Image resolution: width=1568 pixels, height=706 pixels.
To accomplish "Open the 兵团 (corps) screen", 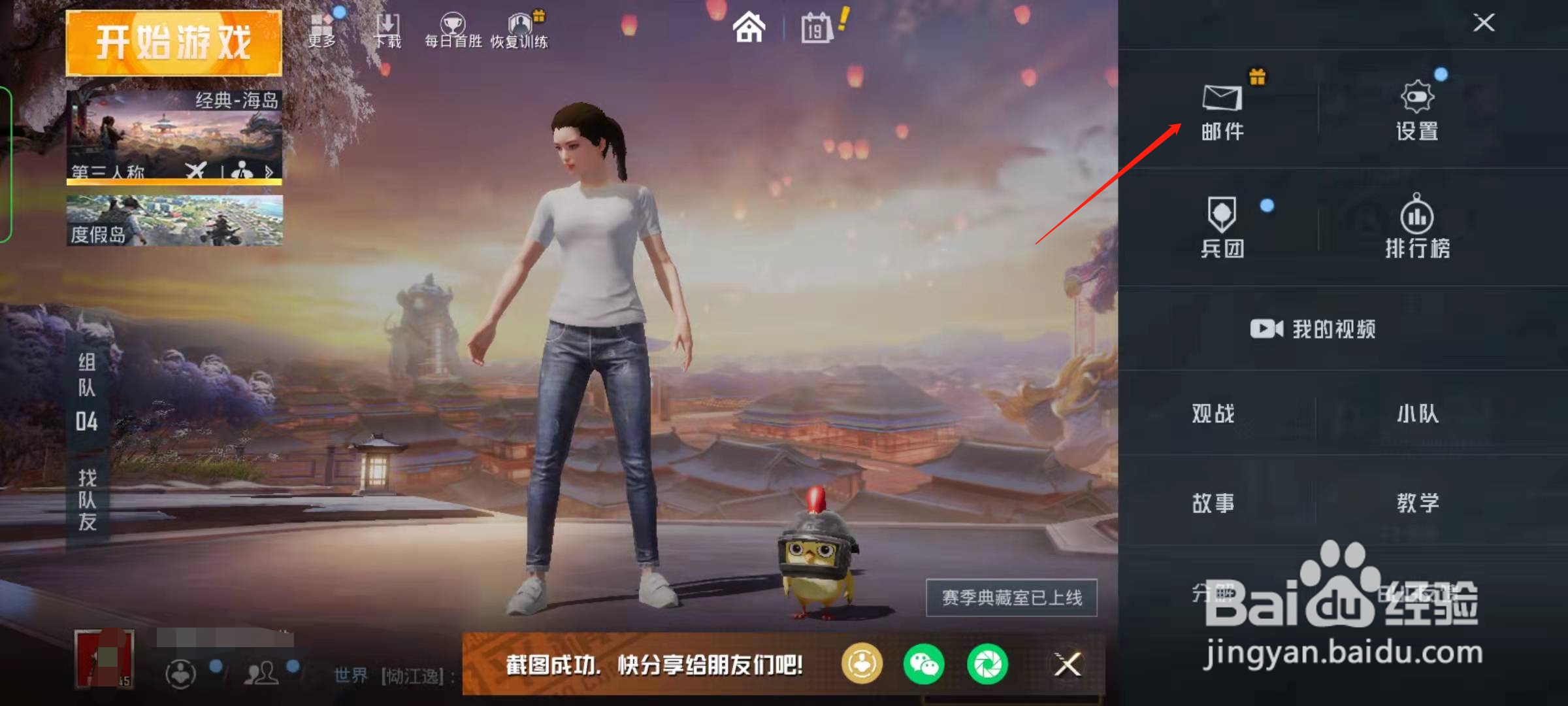I will pos(1222,226).
